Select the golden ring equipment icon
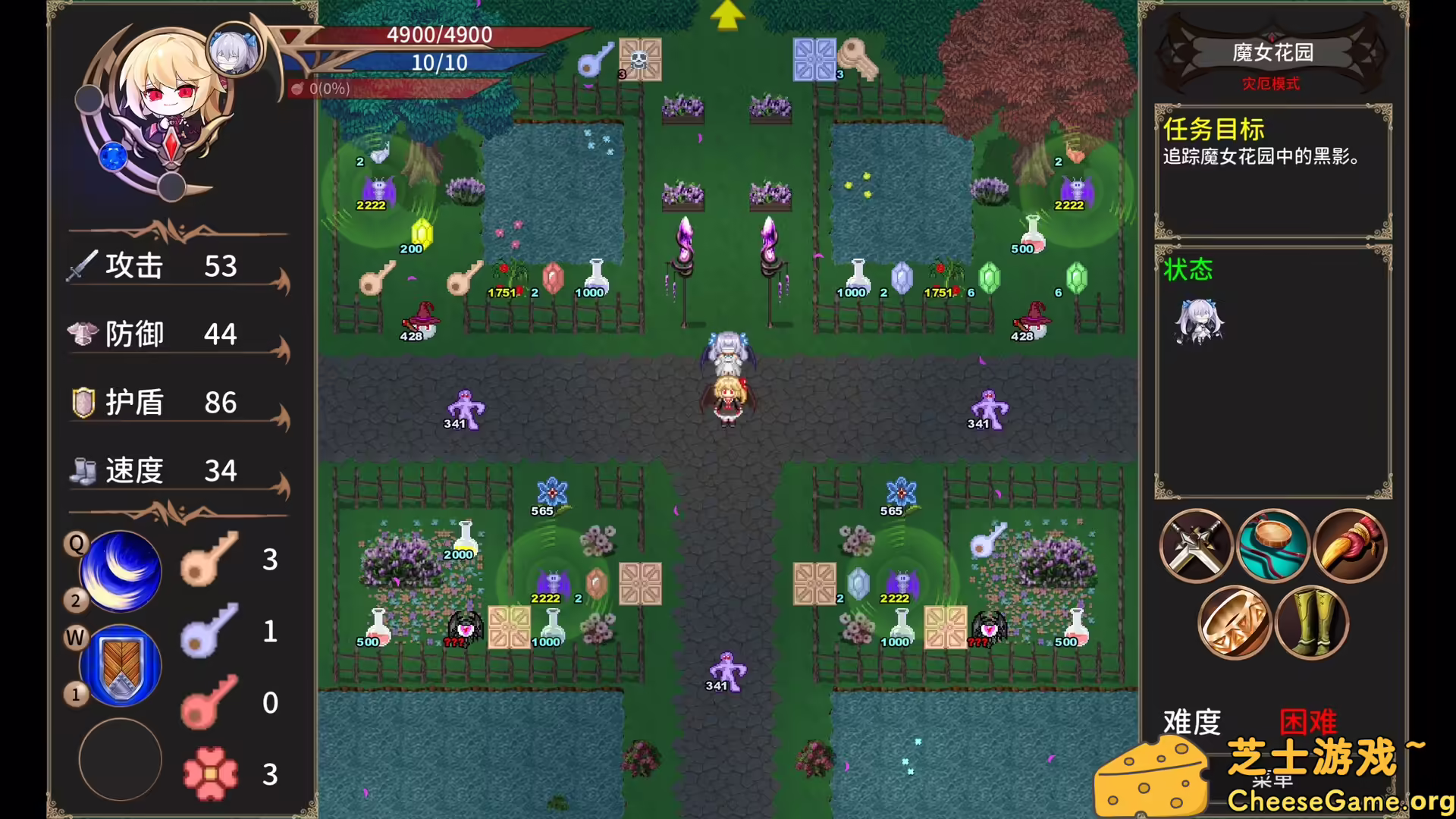 [1232, 622]
